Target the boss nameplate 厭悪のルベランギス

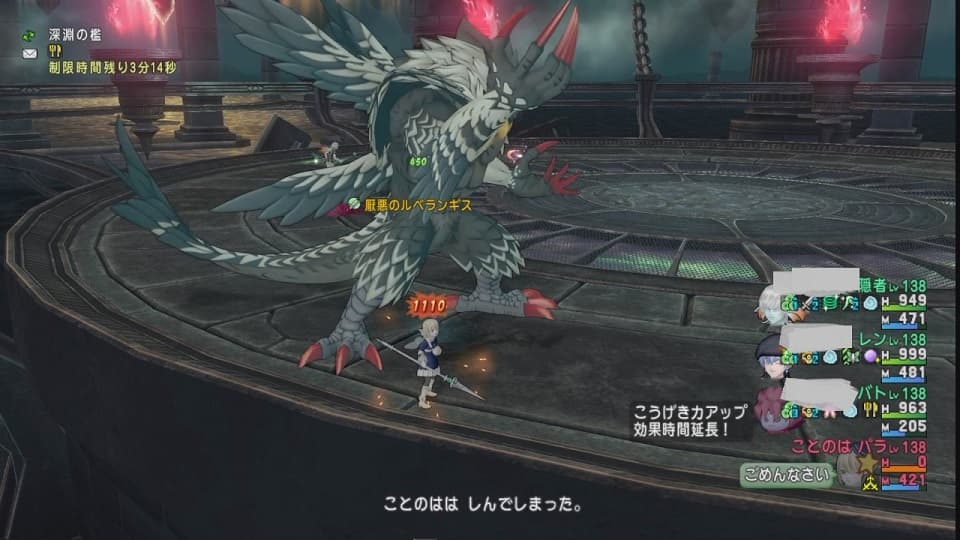(408, 203)
